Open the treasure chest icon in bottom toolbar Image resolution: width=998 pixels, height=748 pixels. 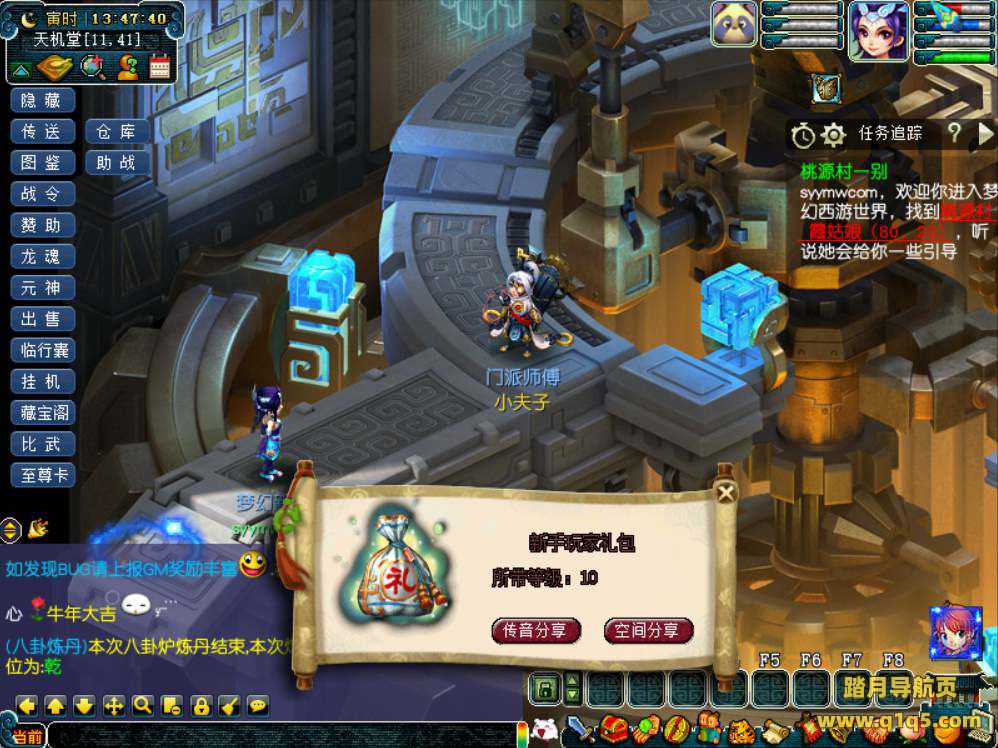point(613,728)
